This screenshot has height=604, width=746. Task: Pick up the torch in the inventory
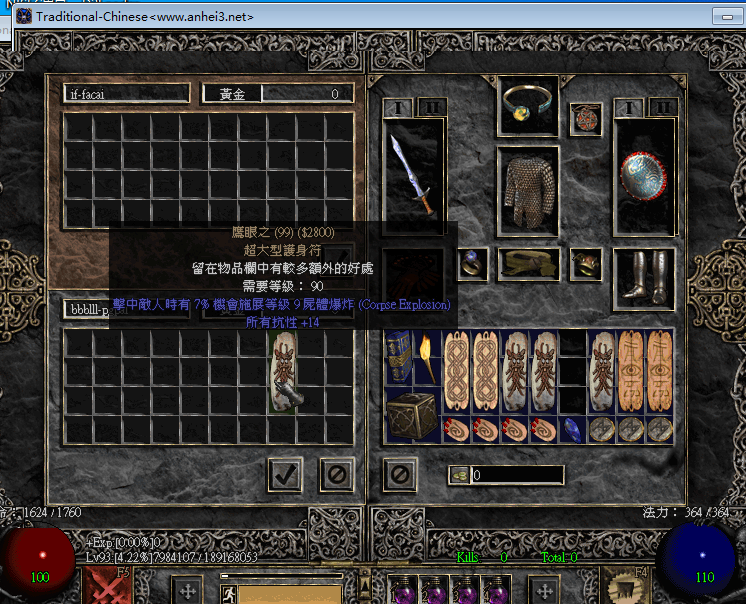(429, 358)
